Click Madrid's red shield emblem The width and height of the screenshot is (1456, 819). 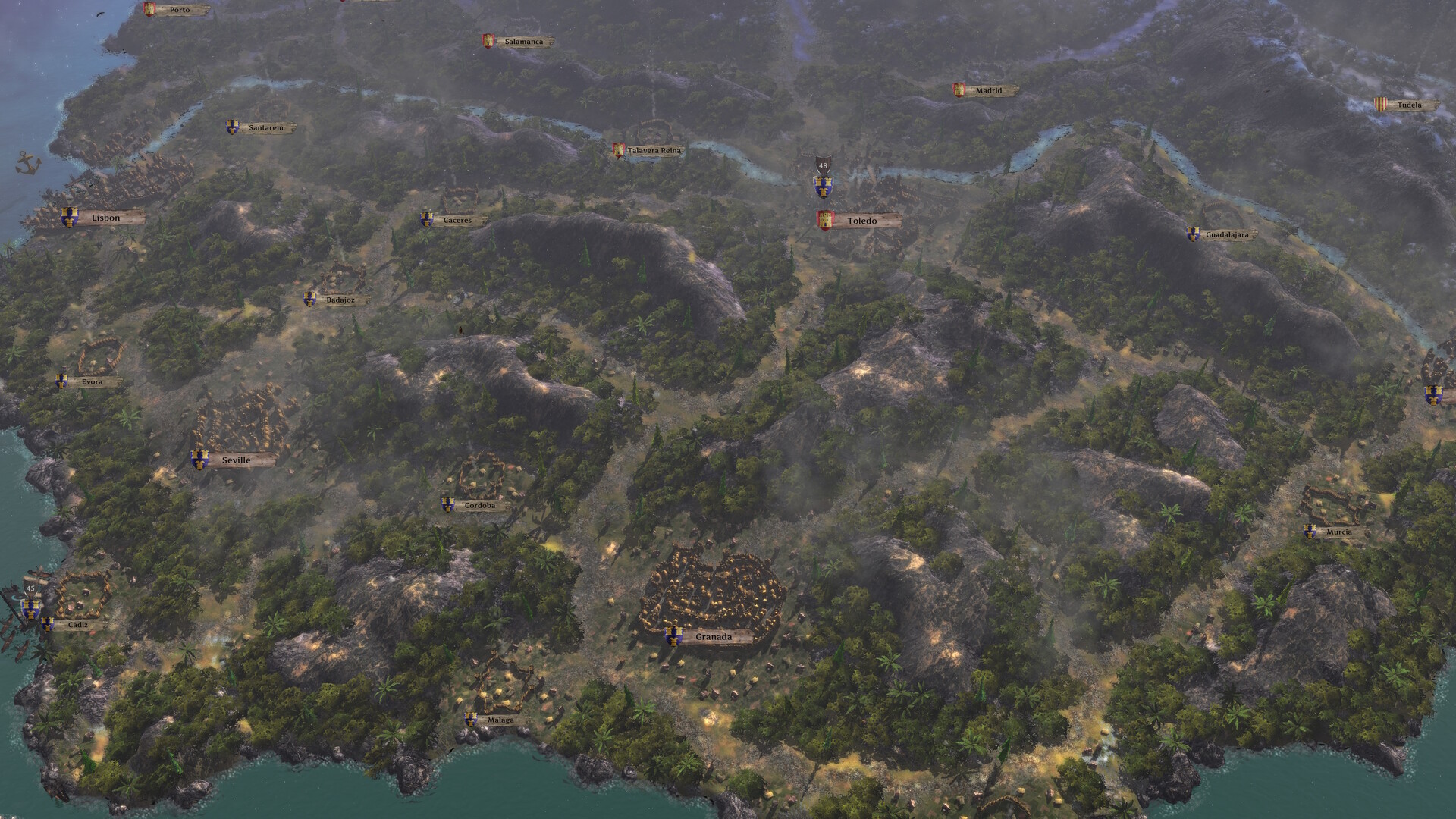(x=959, y=90)
